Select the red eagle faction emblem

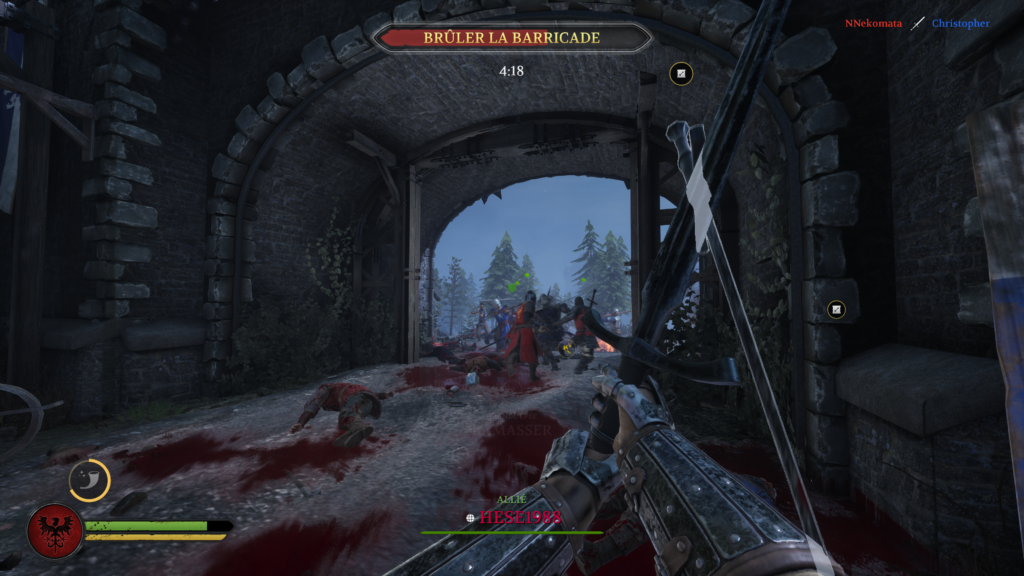click(x=54, y=530)
